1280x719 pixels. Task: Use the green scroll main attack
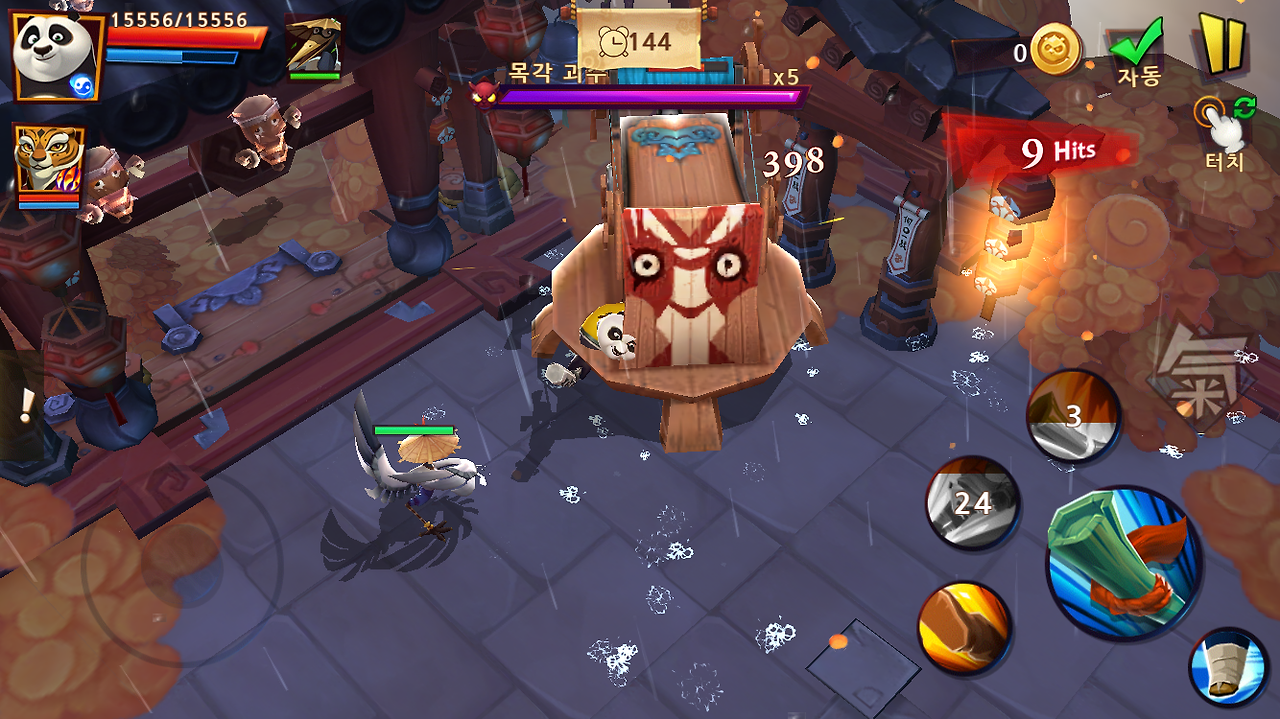click(1122, 563)
